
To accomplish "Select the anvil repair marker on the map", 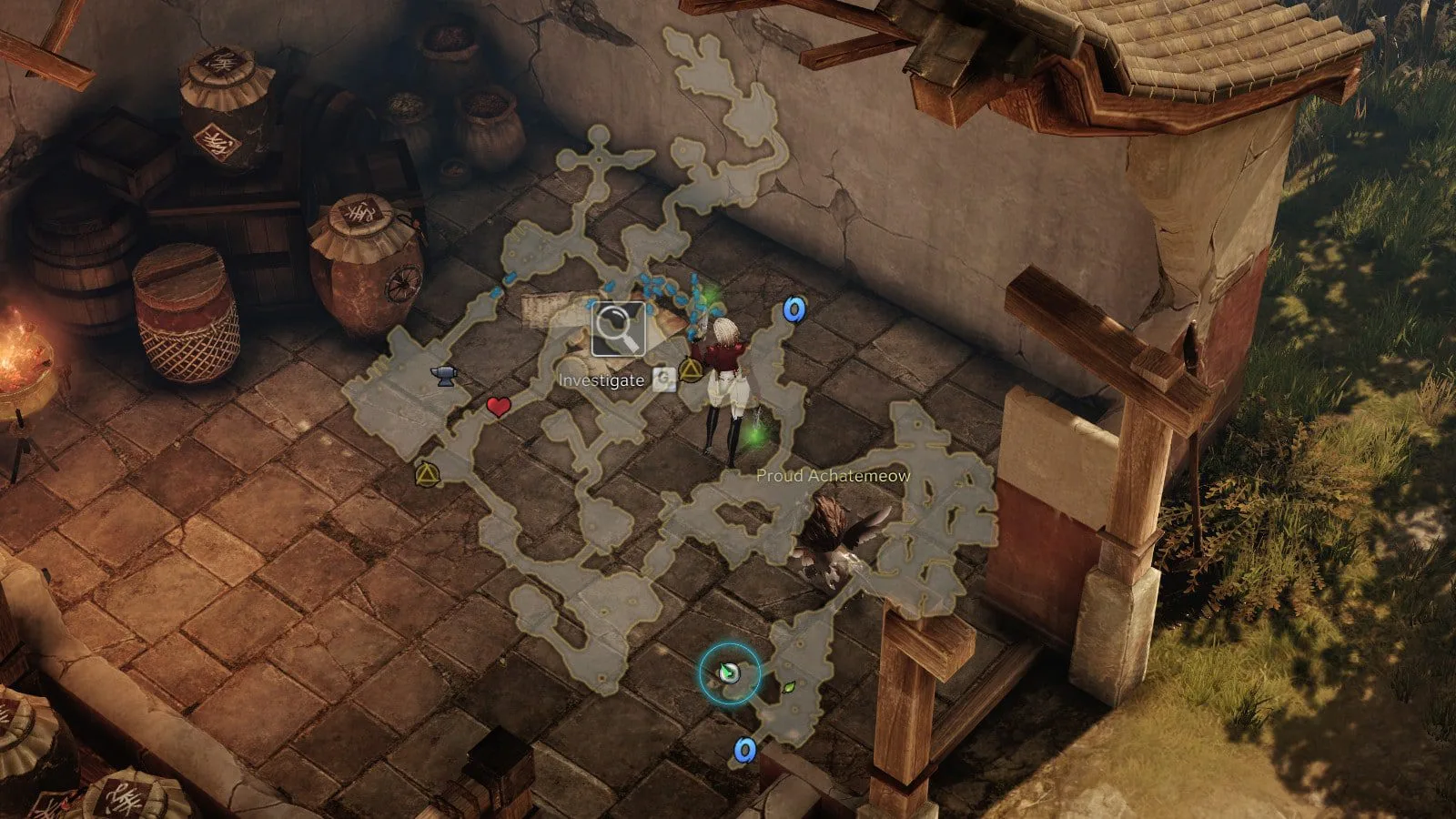I will 445,375.
